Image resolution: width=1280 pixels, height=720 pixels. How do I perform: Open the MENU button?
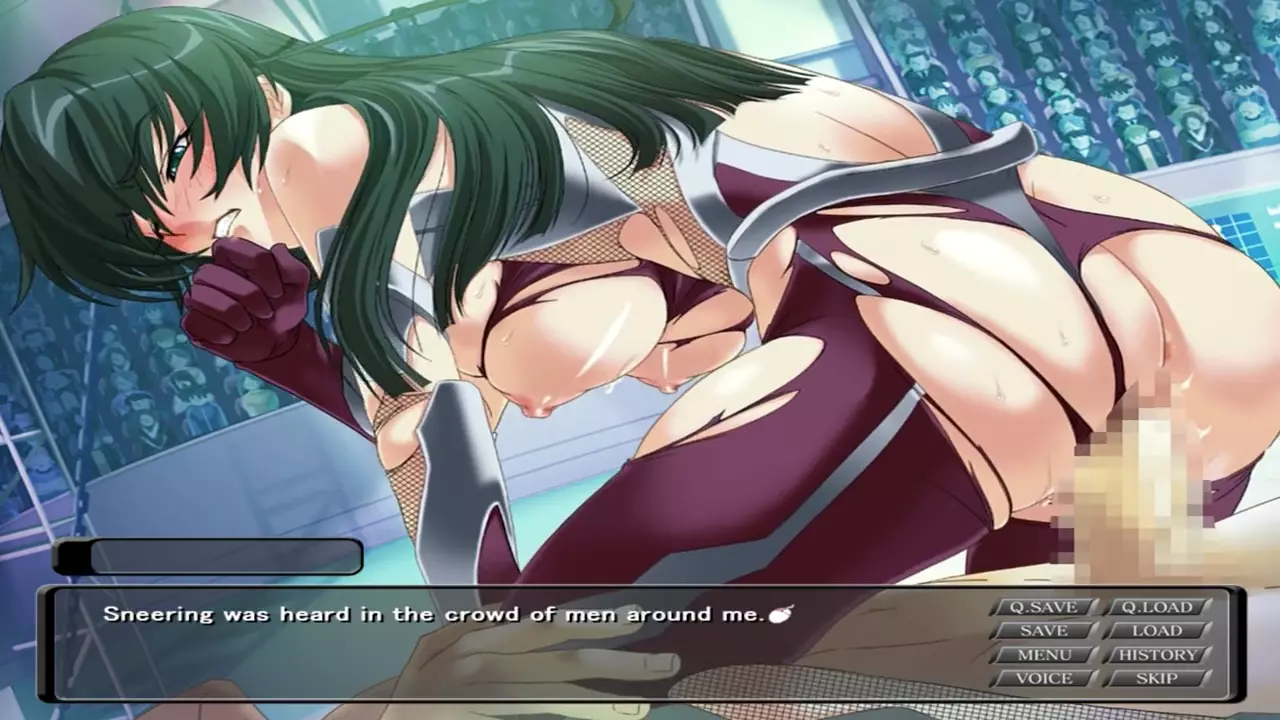[1043, 655]
